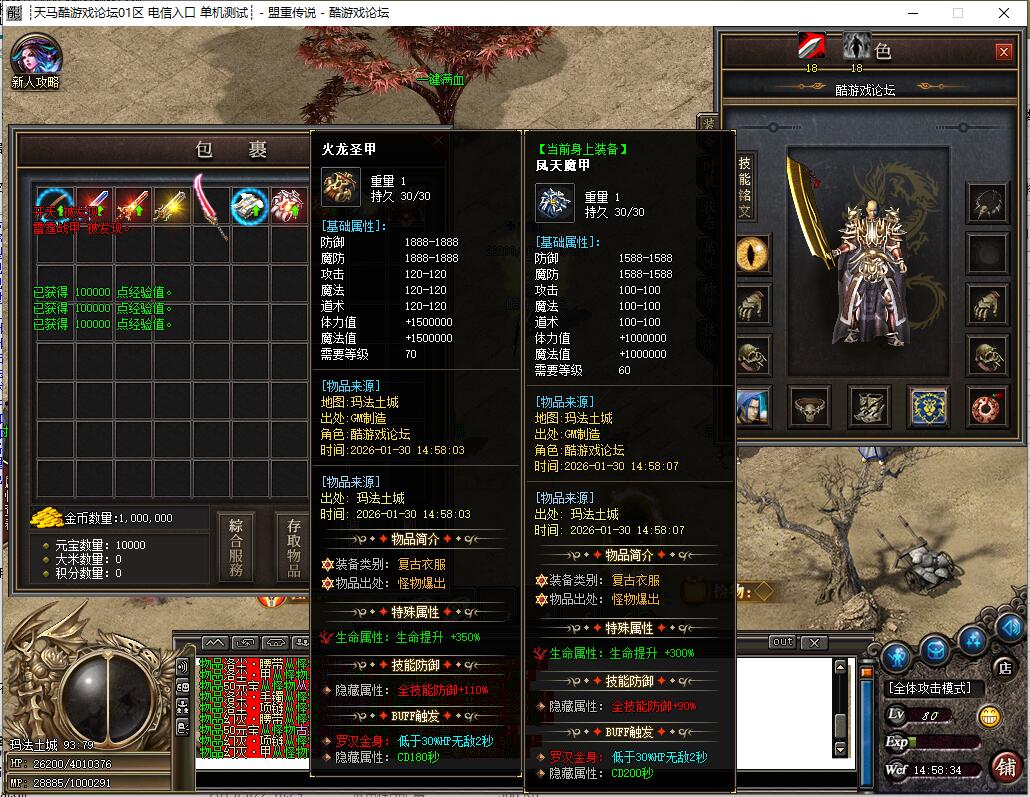Image resolution: width=1030 pixels, height=797 pixels.
Task: Select the boots equipment slot
Action: (868, 405)
